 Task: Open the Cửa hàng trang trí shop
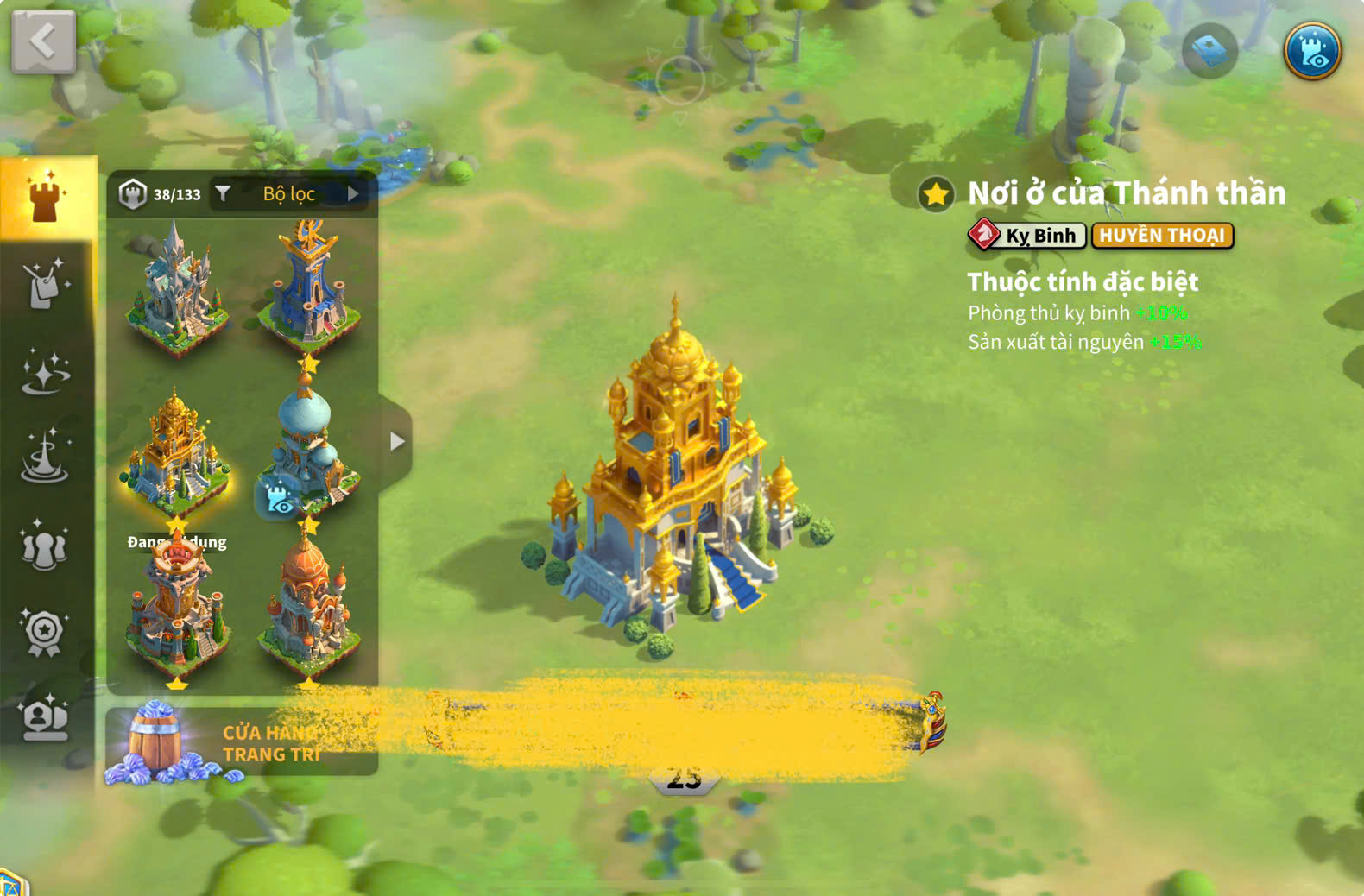[242, 742]
